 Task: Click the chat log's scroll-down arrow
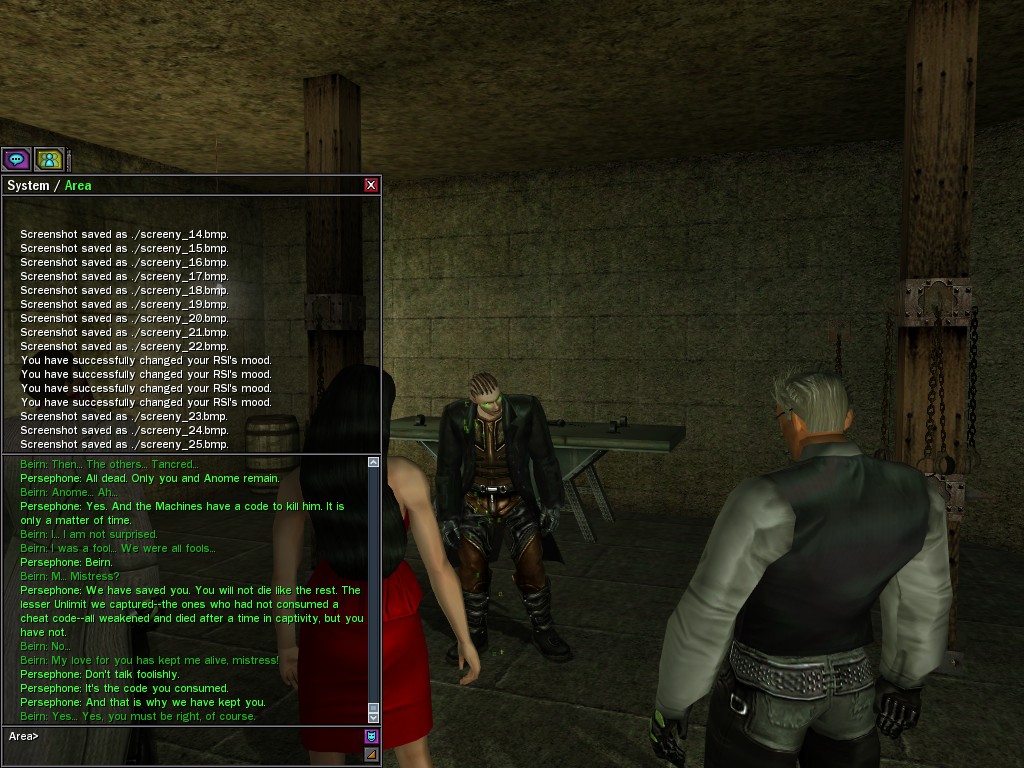tap(373, 717)
